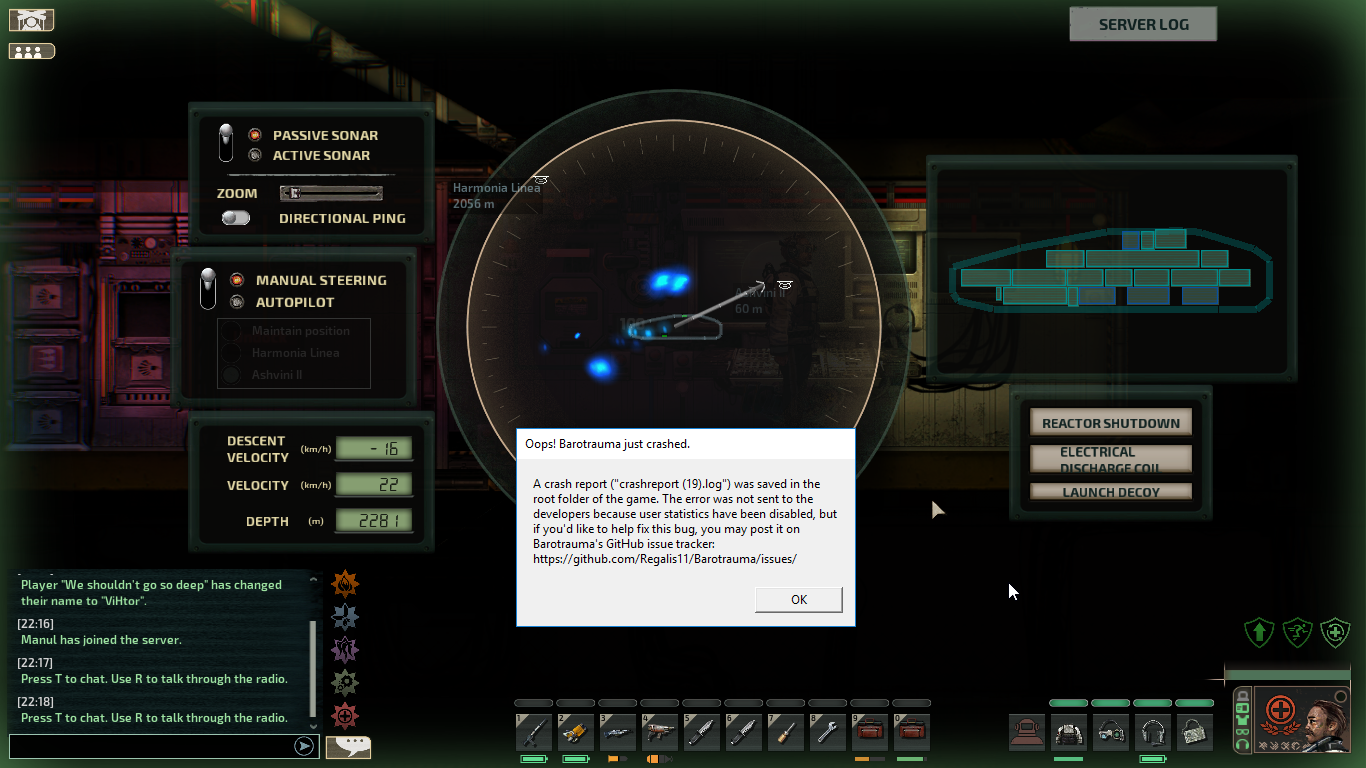Screen dimensions: 1366x768
Task: Select the wrench in hotbar slot 8
Action: [828, 733]
